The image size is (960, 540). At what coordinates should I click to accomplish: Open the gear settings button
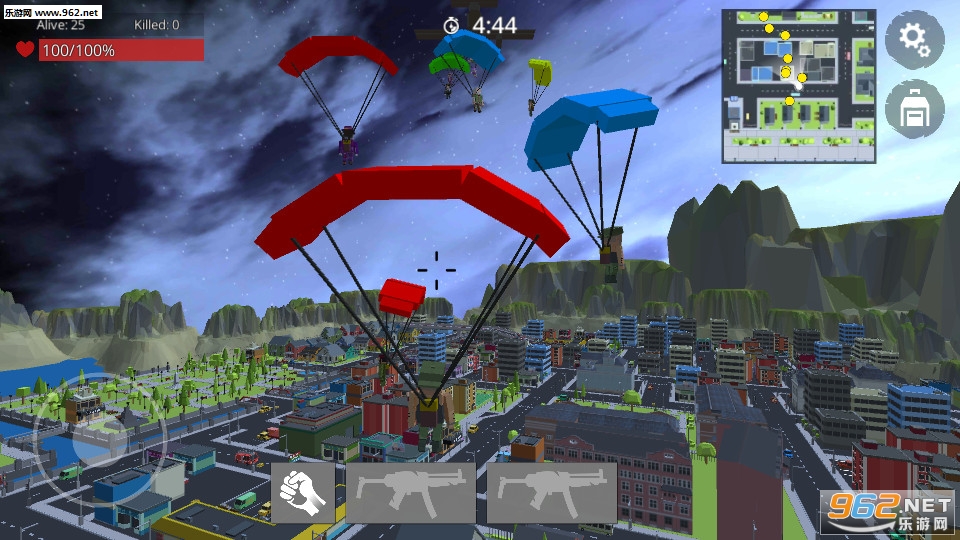pyautogui.click(x=914, y=40)
